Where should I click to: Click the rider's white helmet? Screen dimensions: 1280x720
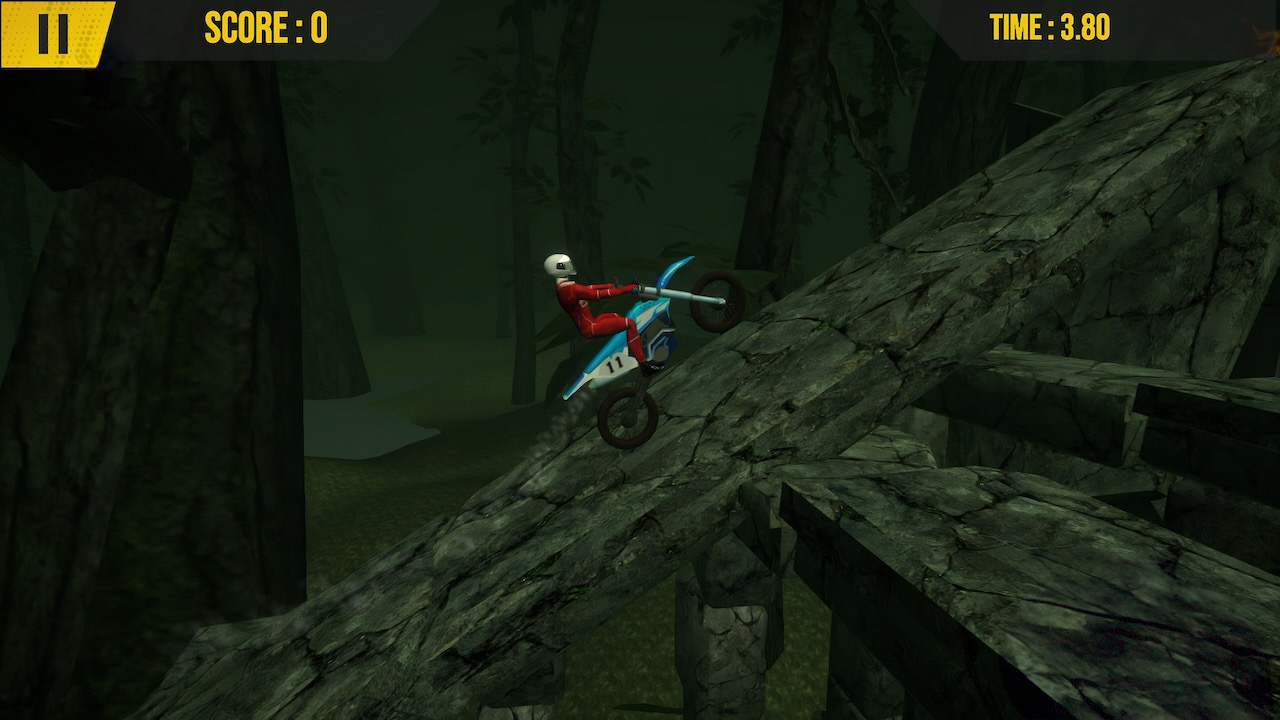click(557, 265)
